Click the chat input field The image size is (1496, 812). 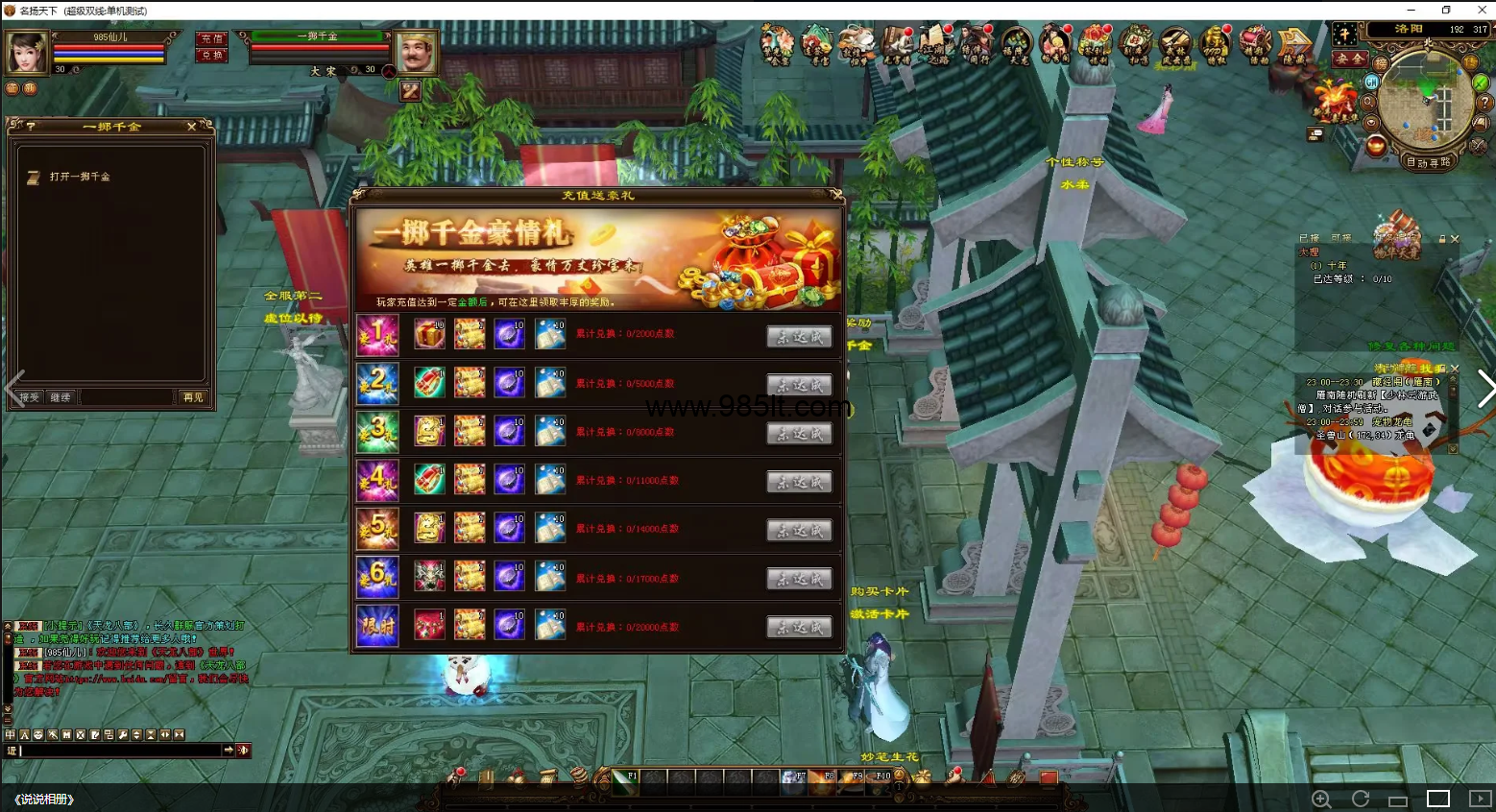tap(120, 751)
